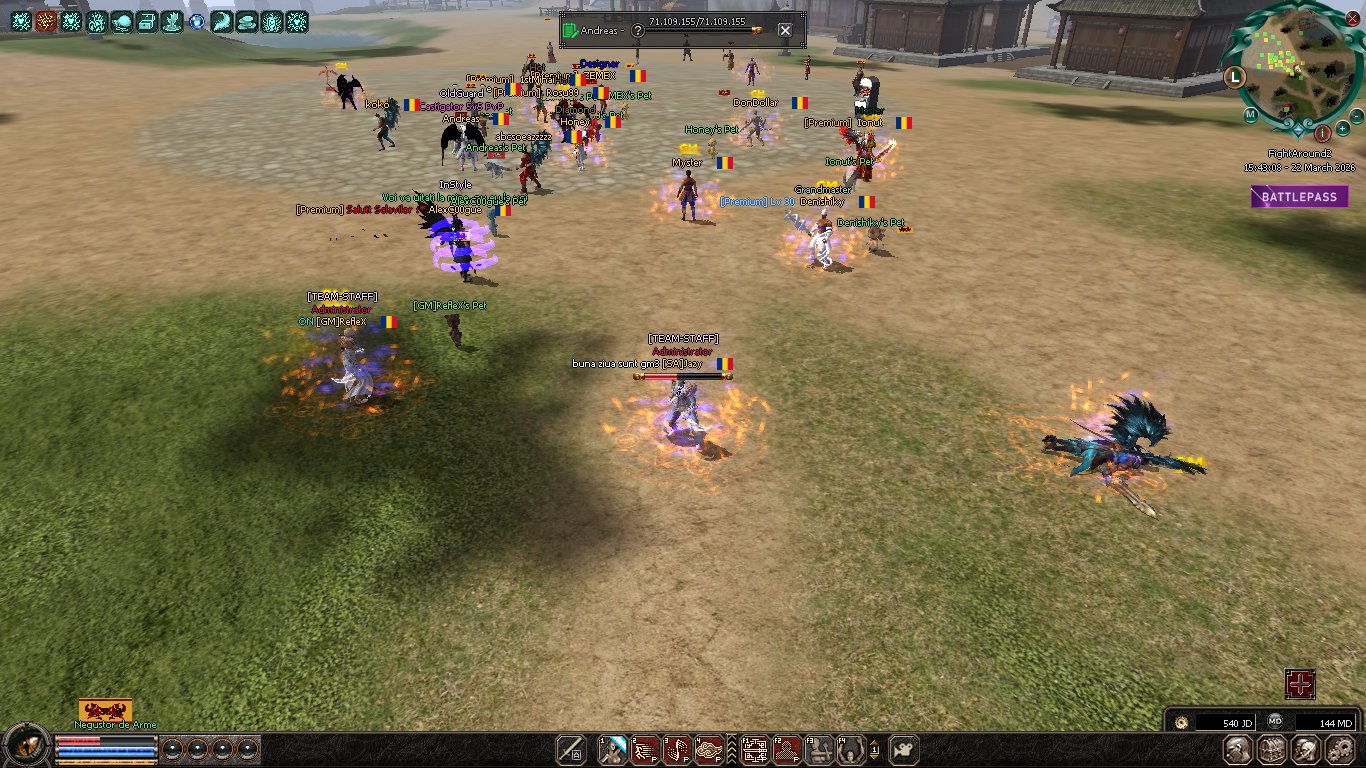Screen dimensions: 1366x768
Task: Open the Battlepass panel
Action: coord(1297,197)
